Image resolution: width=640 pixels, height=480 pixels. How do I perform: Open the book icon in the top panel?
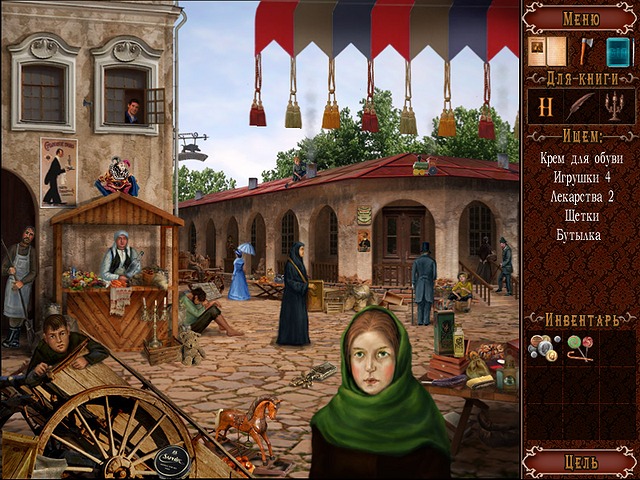[546, 51]
